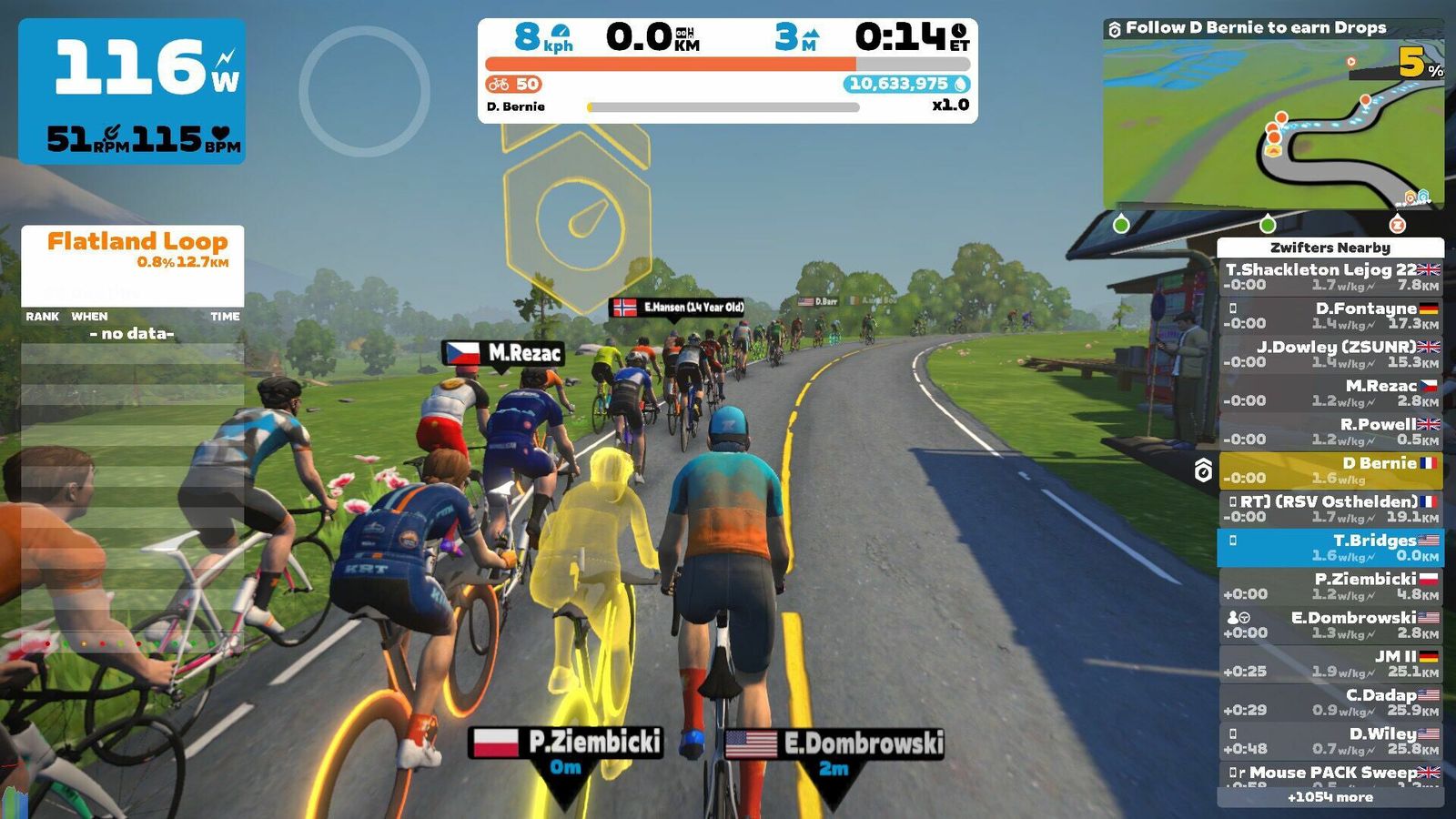
Task: Click the E.Dombrowski name tag near the bottom
Action: pos(834,743)
